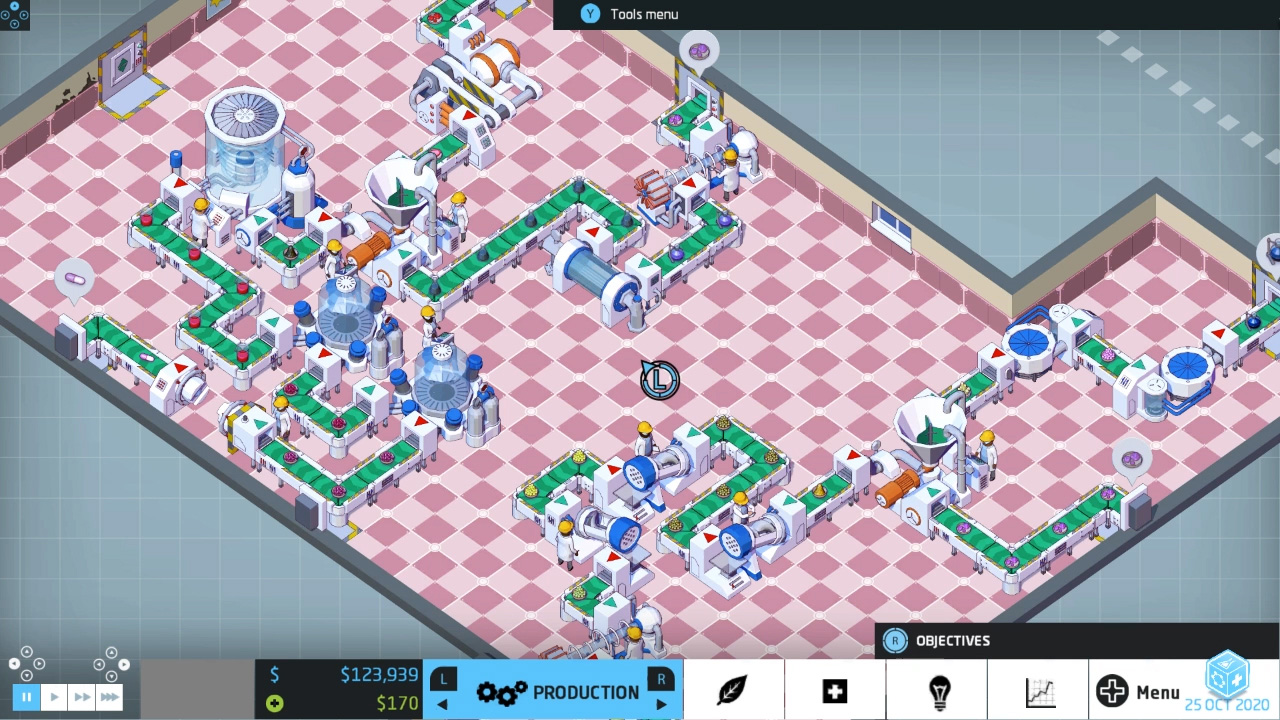Pan the camera up with the arrow pad
This screenshot has width=1280, height=720.
[28, 653]
